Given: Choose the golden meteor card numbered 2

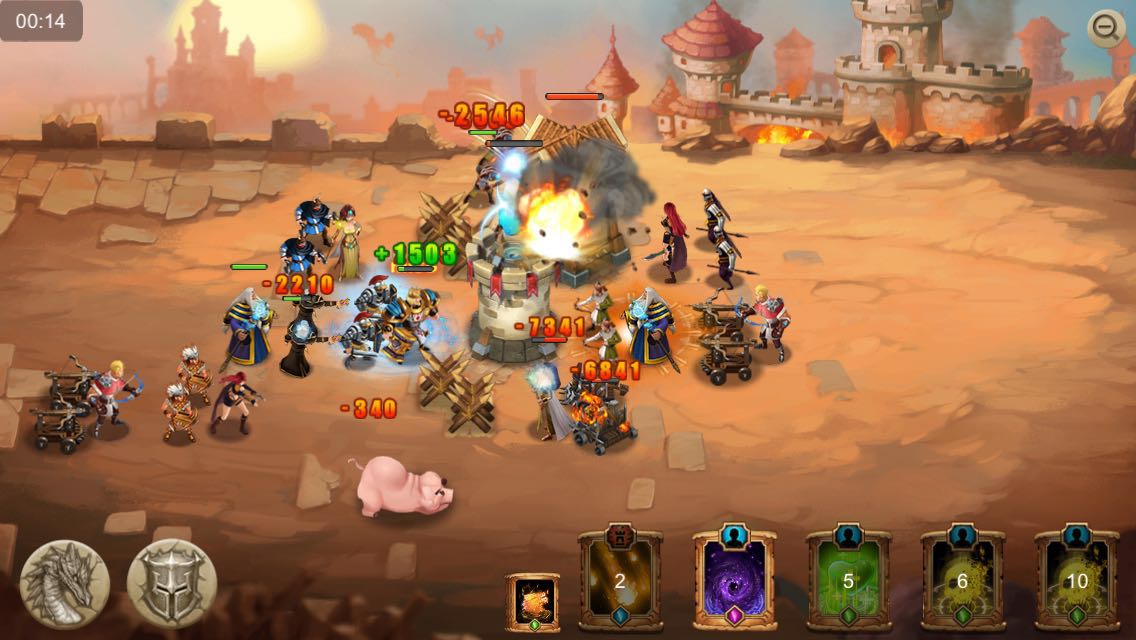Looking at the screenshot, I should (x=620, y=581).
